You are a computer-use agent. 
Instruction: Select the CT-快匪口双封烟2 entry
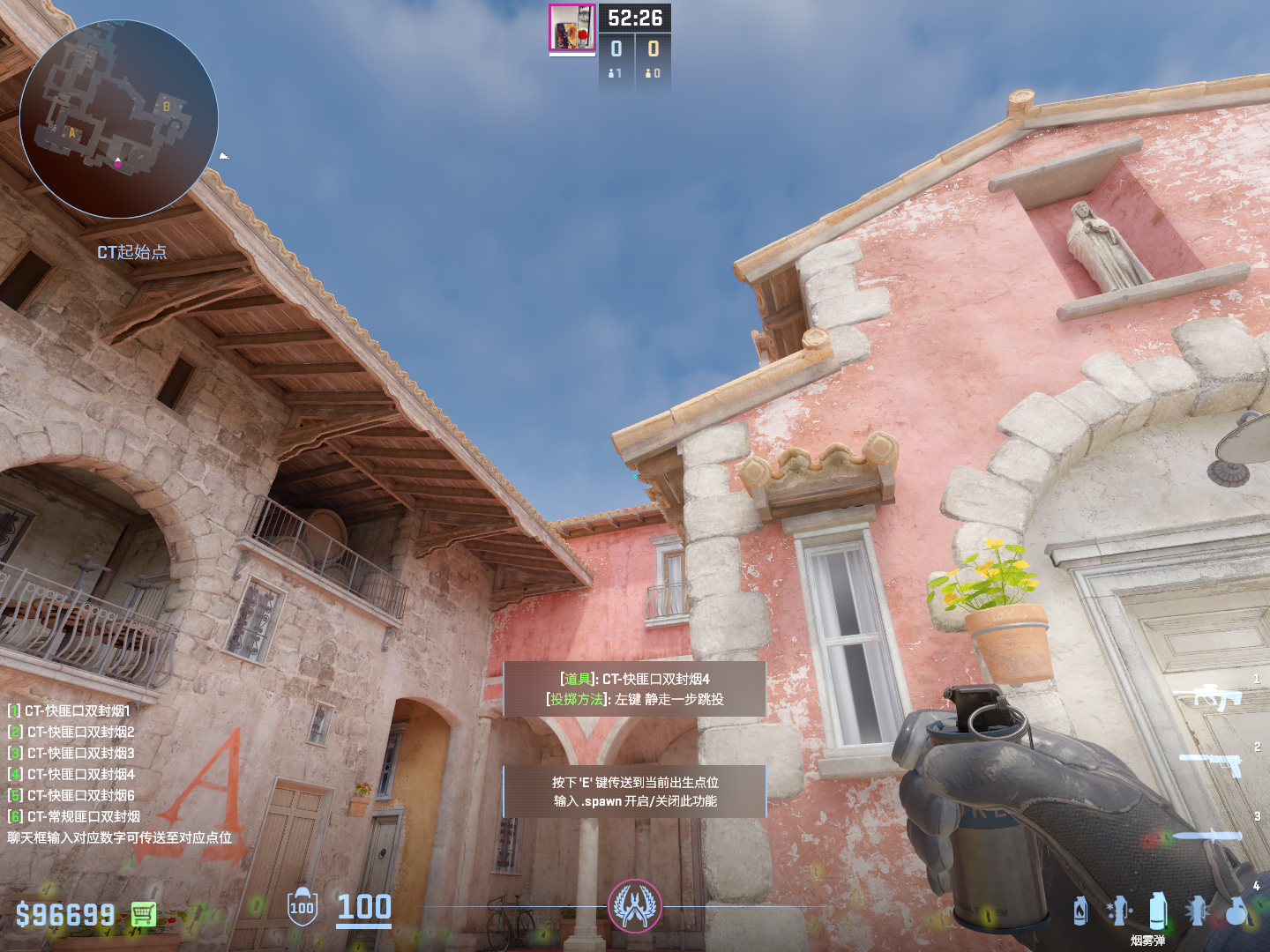pos(72,732)
